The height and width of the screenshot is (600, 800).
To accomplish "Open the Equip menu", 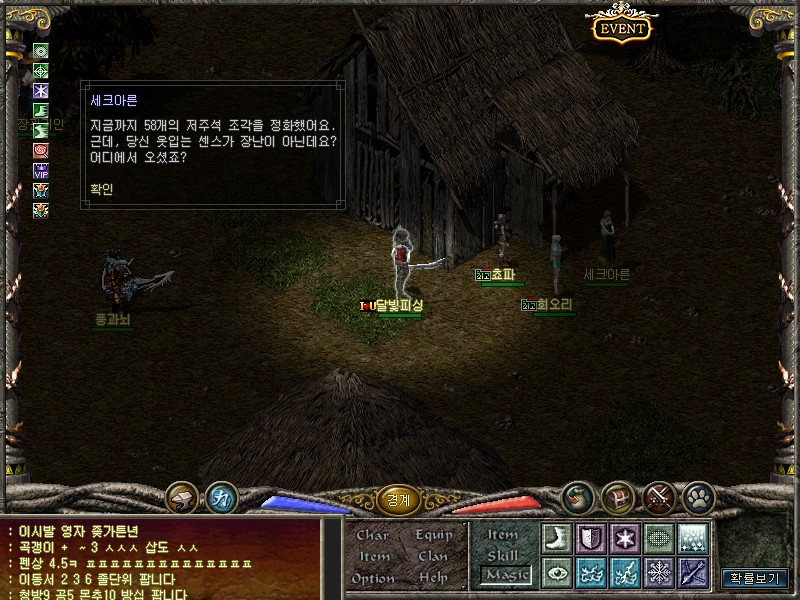I will [x=434, y=535].
